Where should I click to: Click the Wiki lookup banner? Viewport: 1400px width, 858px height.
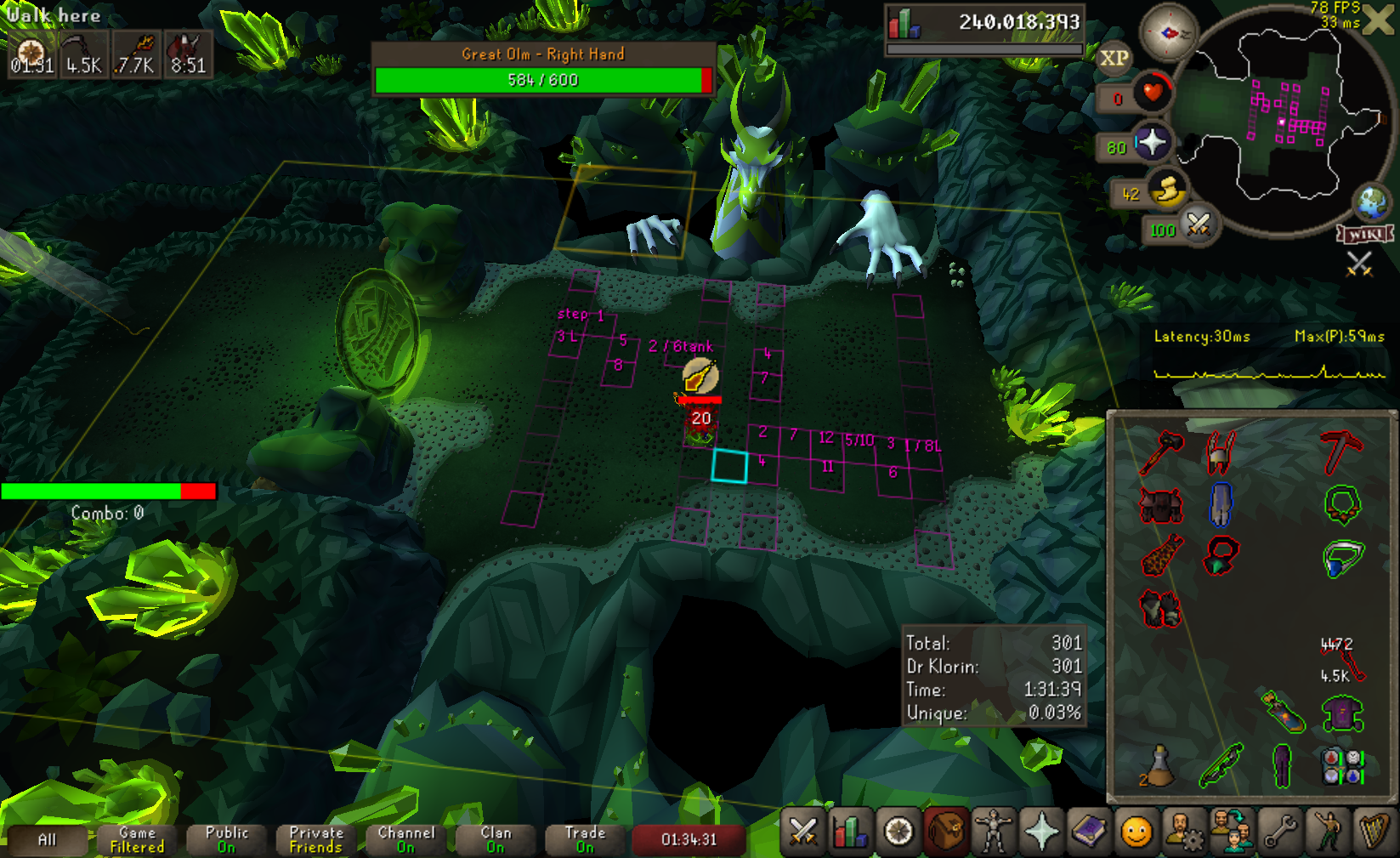pos(1365,234)
